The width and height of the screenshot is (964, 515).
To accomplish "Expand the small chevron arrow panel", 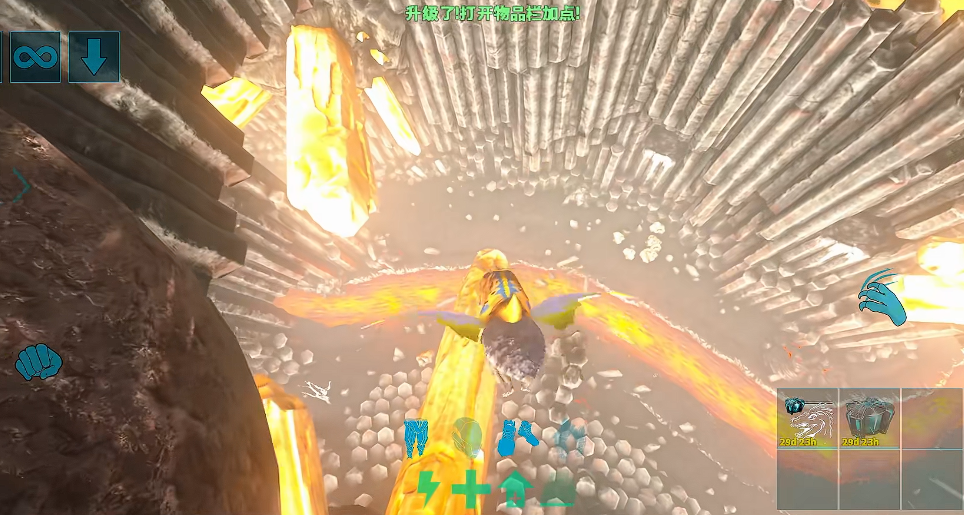I will (x=21, y=186).
